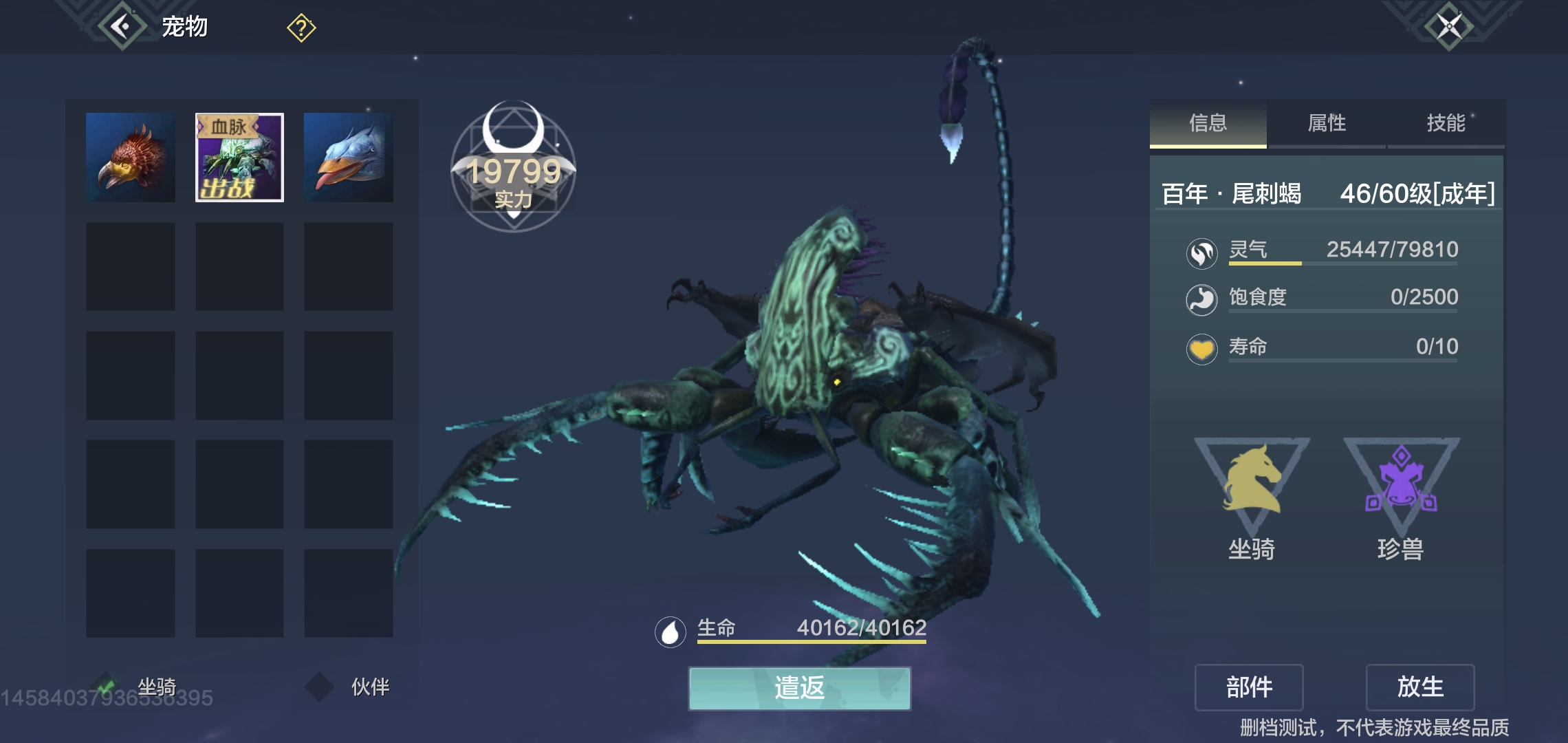The width and height of the screenshot is (1568, 743).
Task: Click the 19799 实力 power emblem
Action: tap(513, 169)
